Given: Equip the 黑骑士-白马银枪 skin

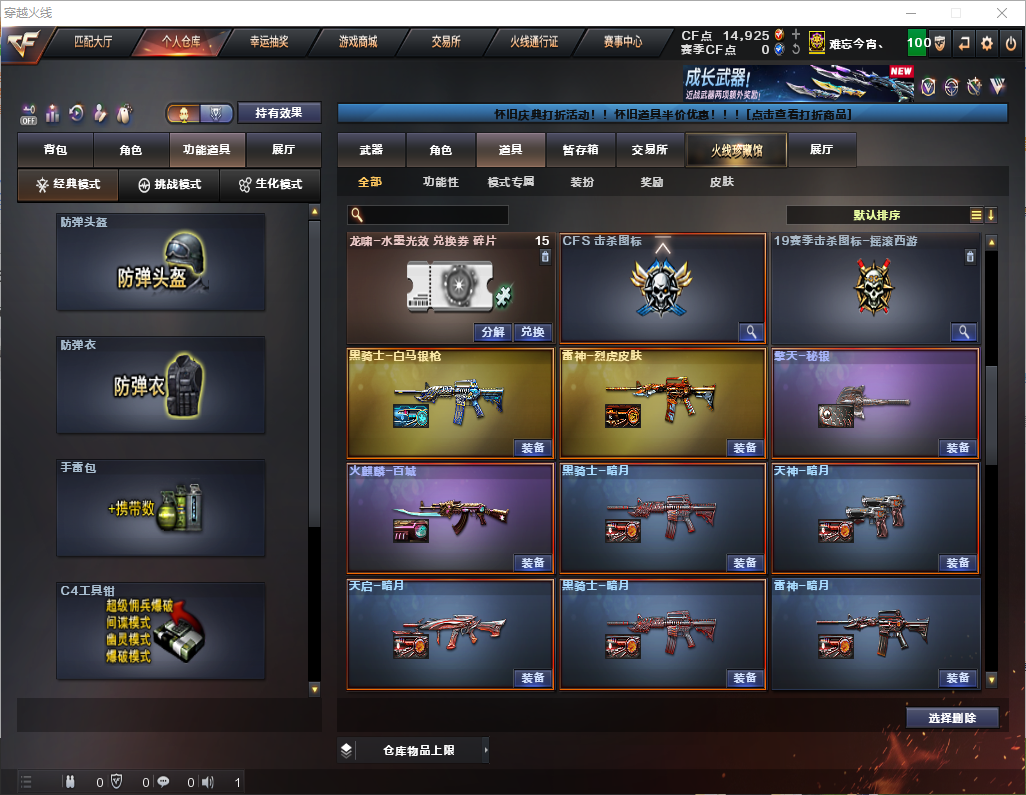Looking at the screenshot, I should [x=533, y=448].
